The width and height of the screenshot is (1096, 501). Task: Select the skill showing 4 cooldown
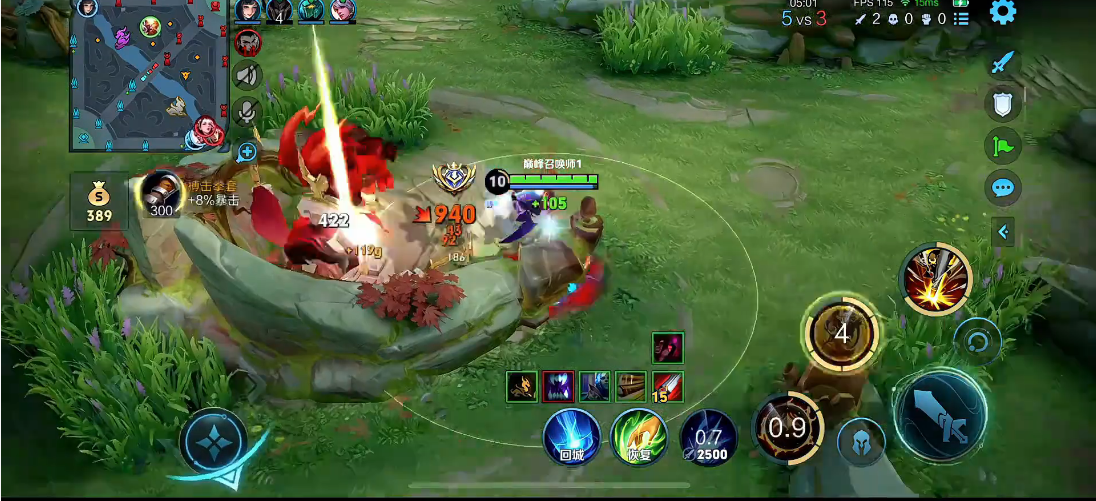click(842, 333)
